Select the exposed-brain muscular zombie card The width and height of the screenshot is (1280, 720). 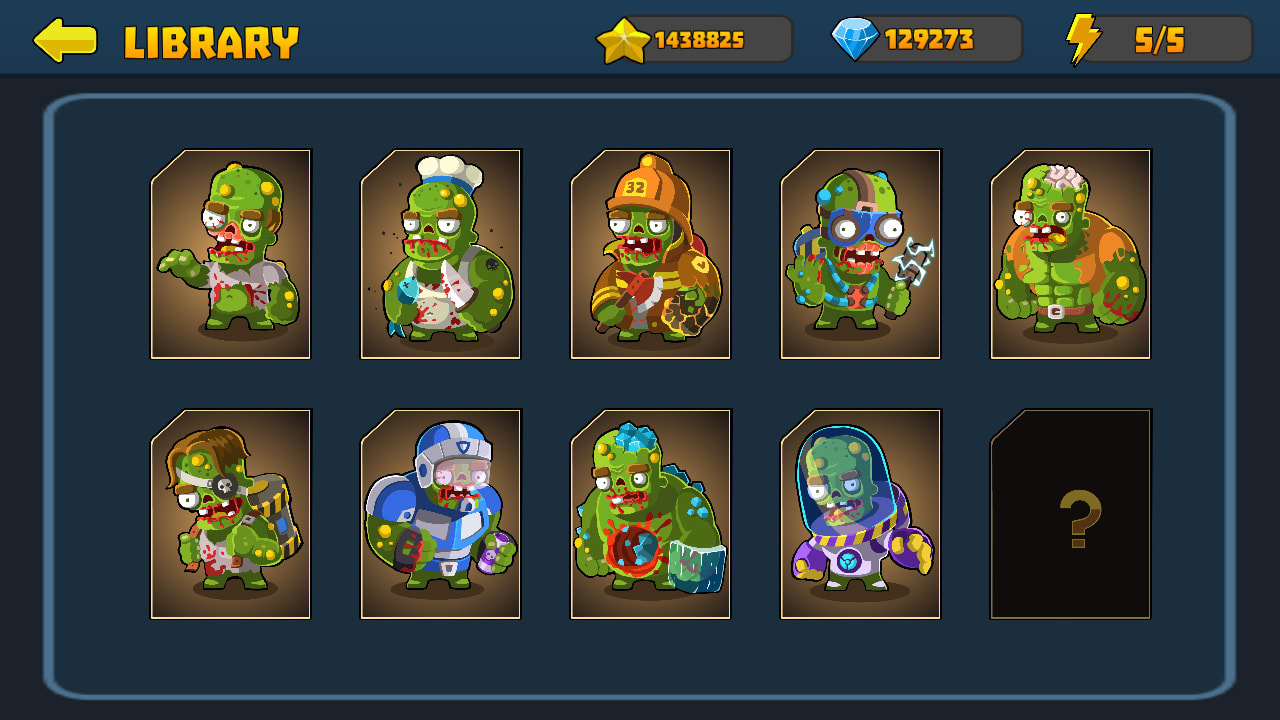click(x=1071, y=254)
